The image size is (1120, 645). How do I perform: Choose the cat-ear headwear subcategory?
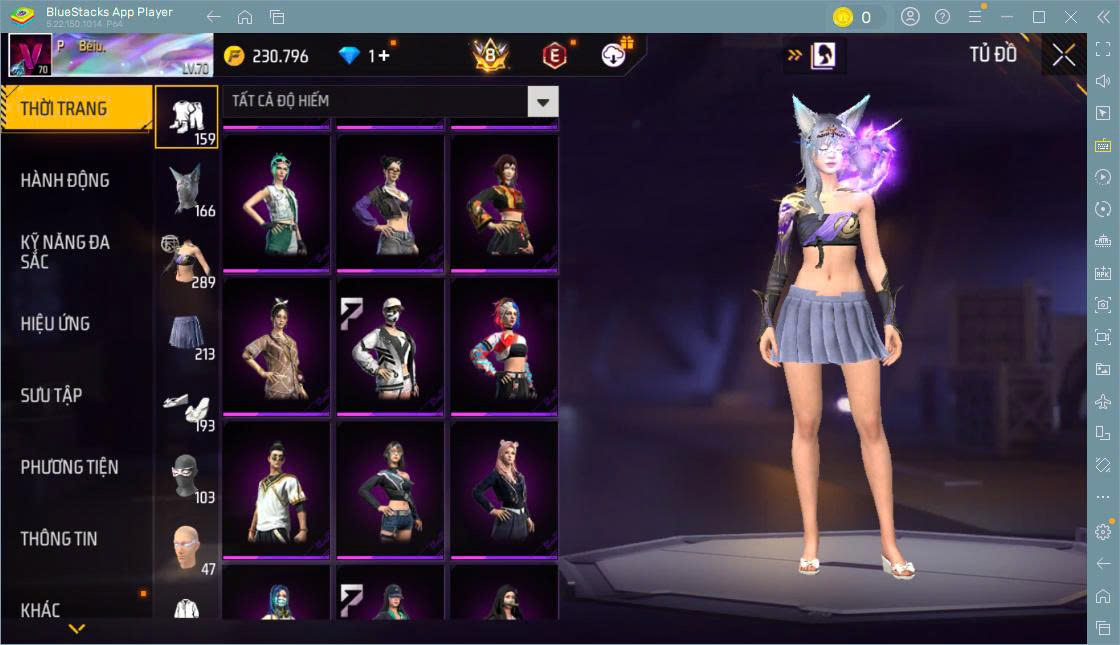click(187, 188)
